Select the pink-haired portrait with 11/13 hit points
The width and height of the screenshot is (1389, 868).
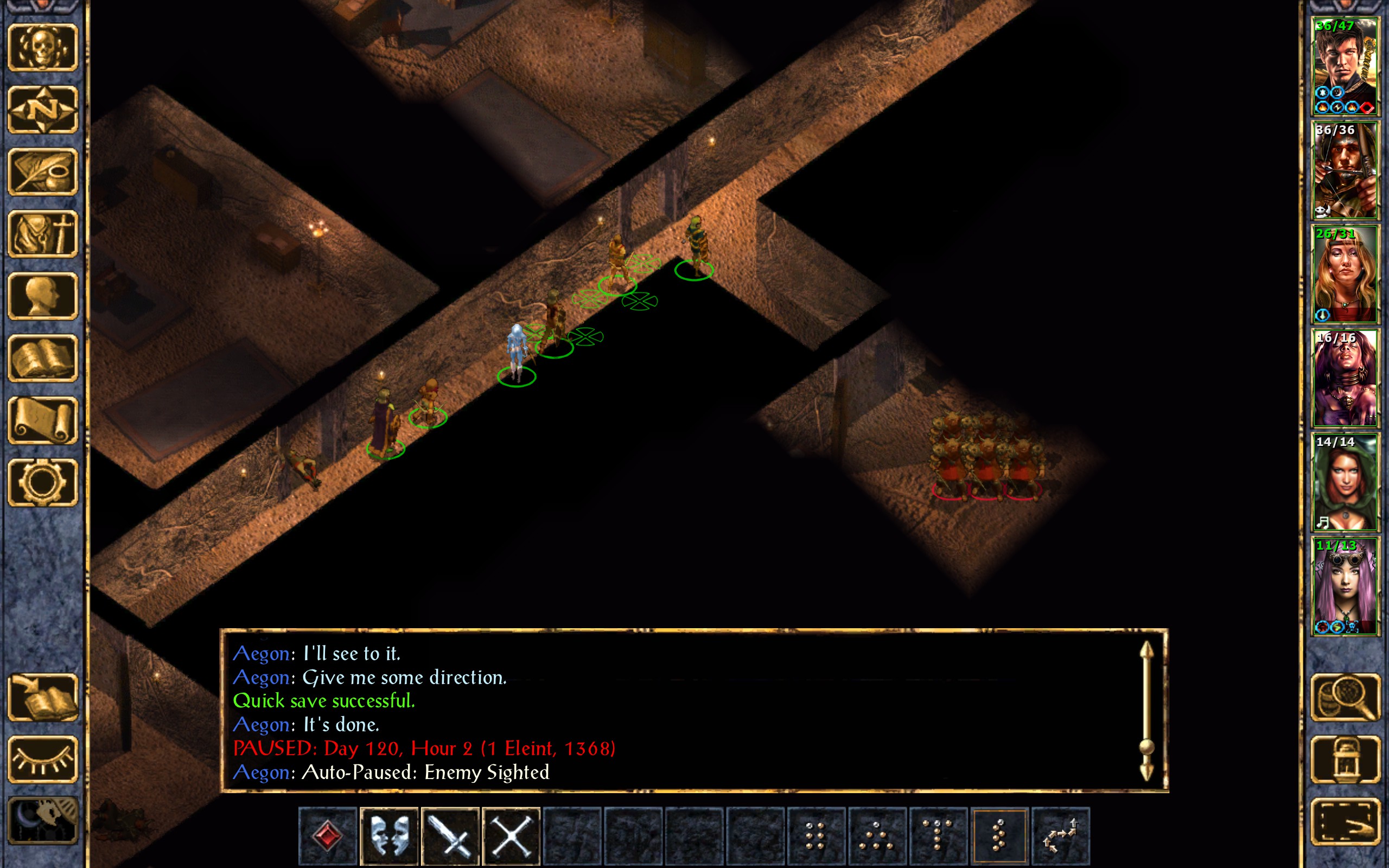coord(1345,586)
